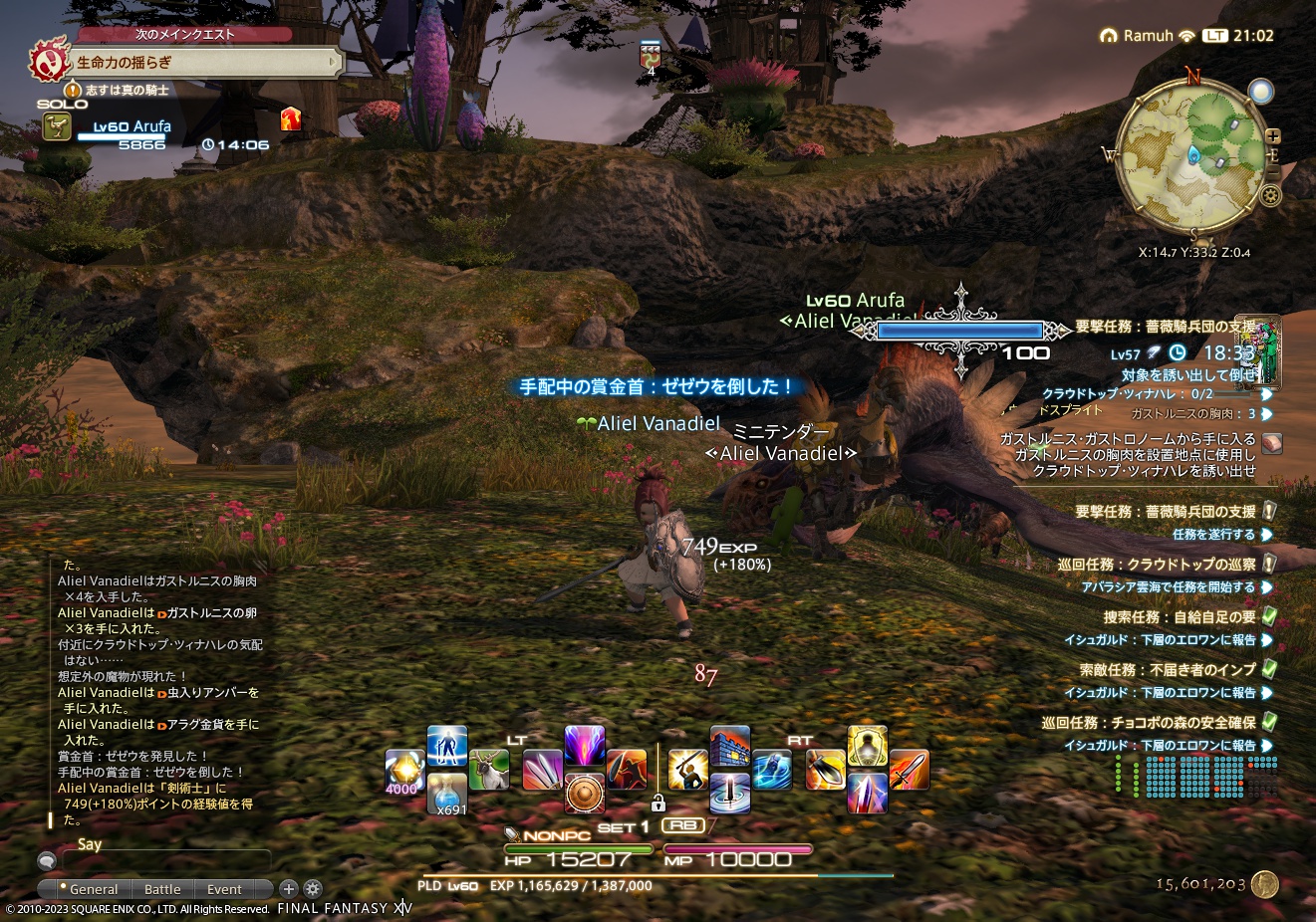Click green checkmark beside チョコボの森の安全確保
The image size is (1316, 922).
(x=1269, y=722)
